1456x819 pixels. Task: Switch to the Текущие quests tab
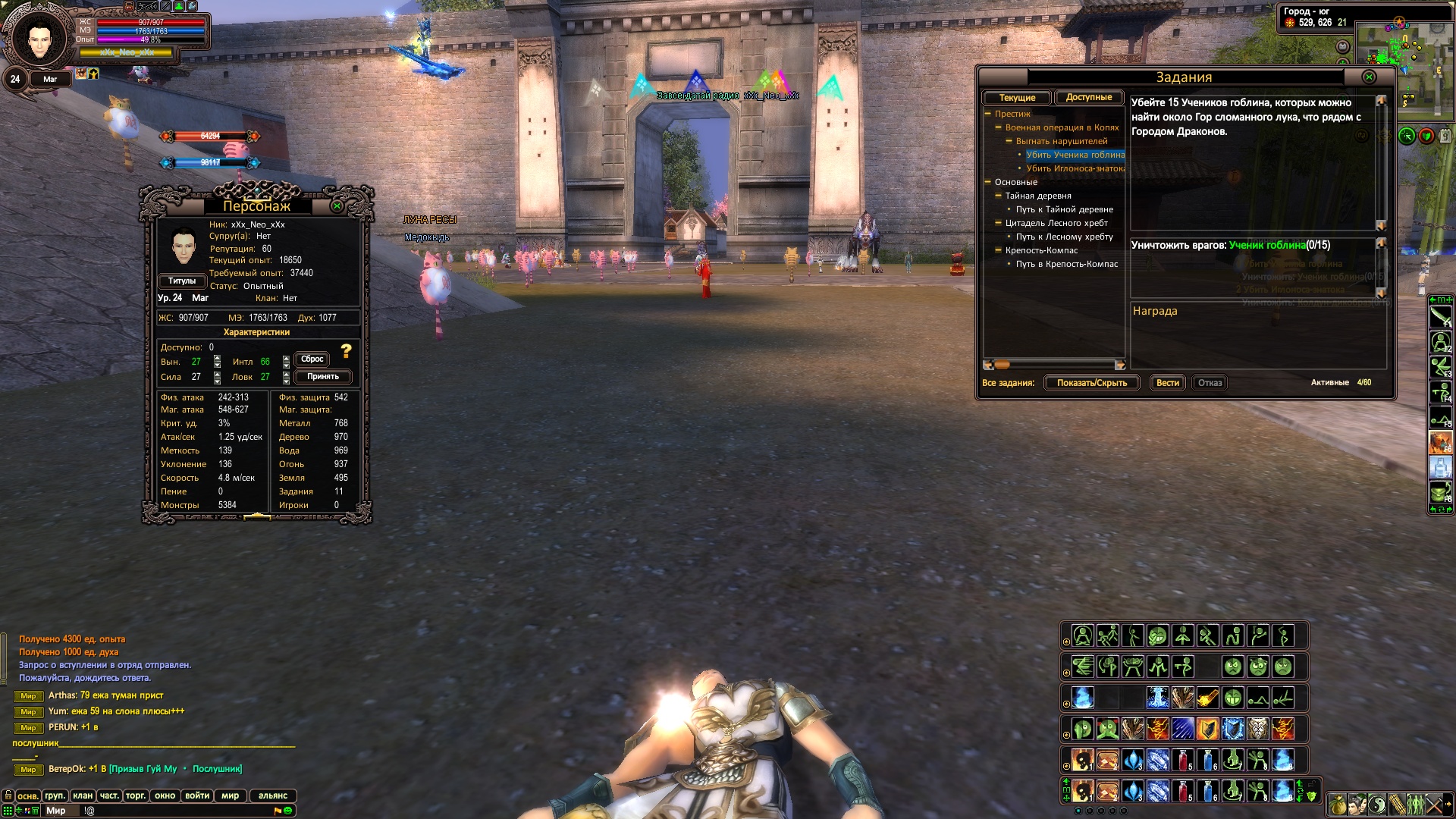(1017, 98)
